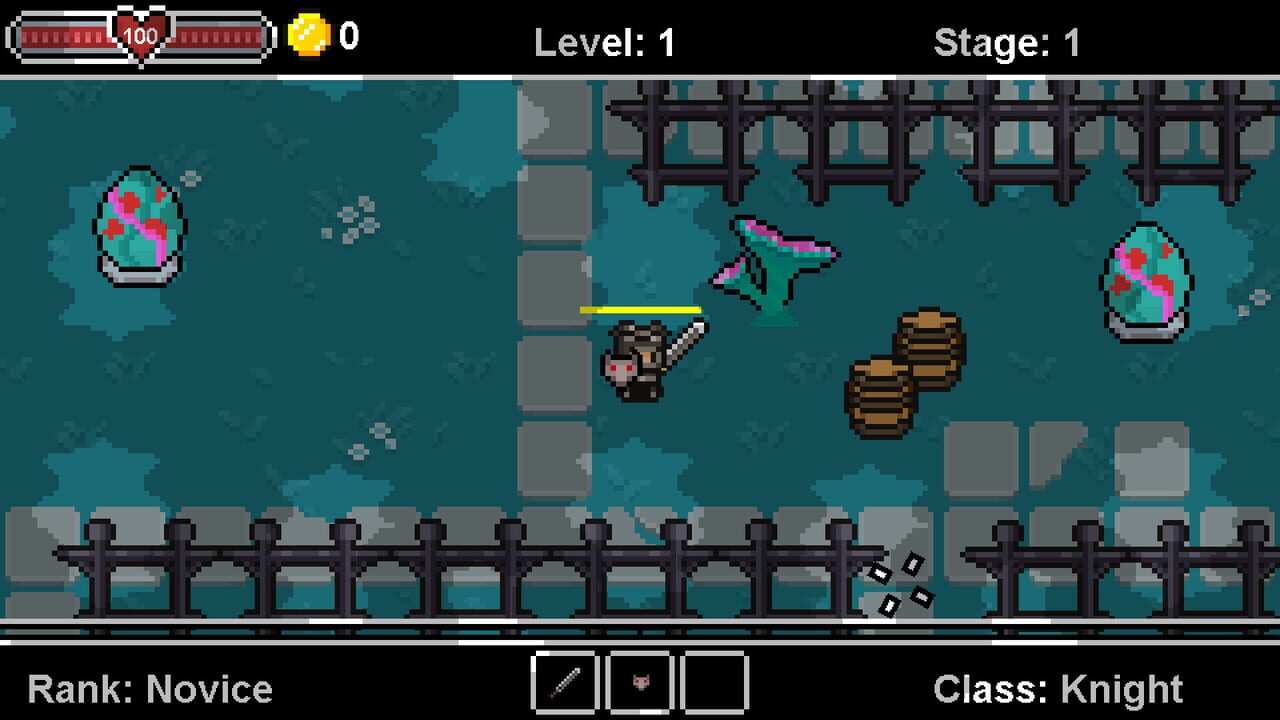Click the Stage: 1 header text

click(x=1008, y=42)
